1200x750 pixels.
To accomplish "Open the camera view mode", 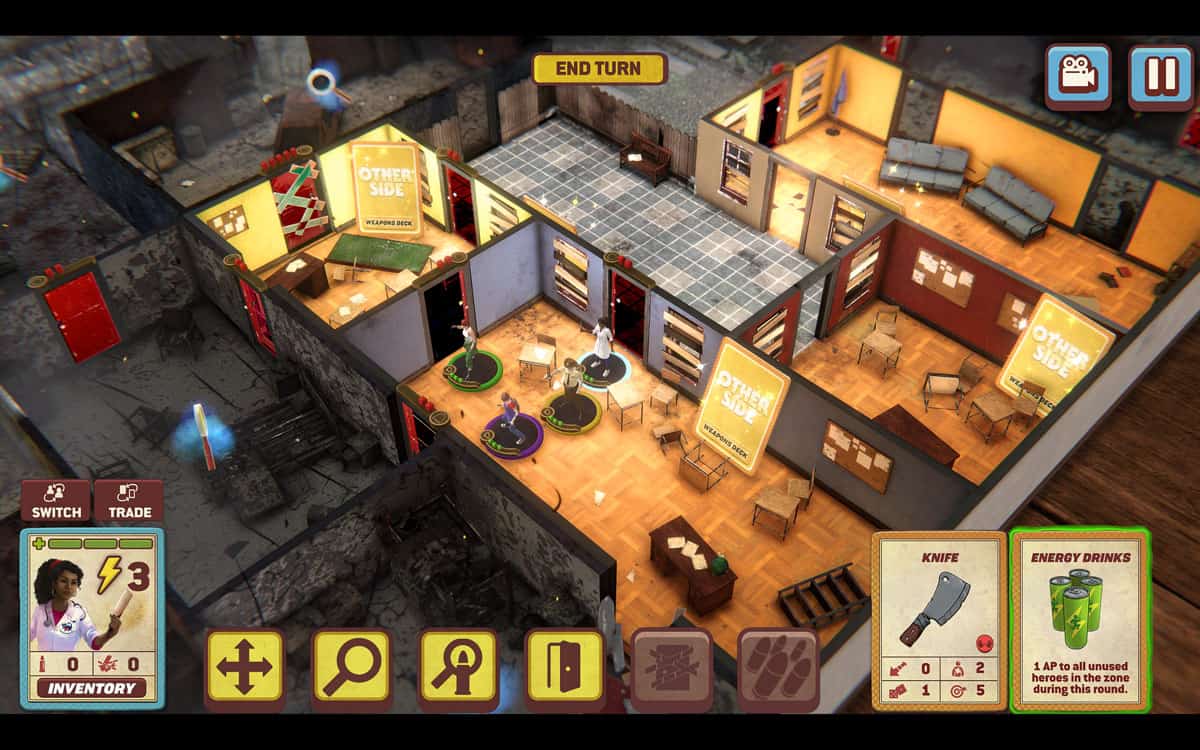I will [x=1077, y=74].
